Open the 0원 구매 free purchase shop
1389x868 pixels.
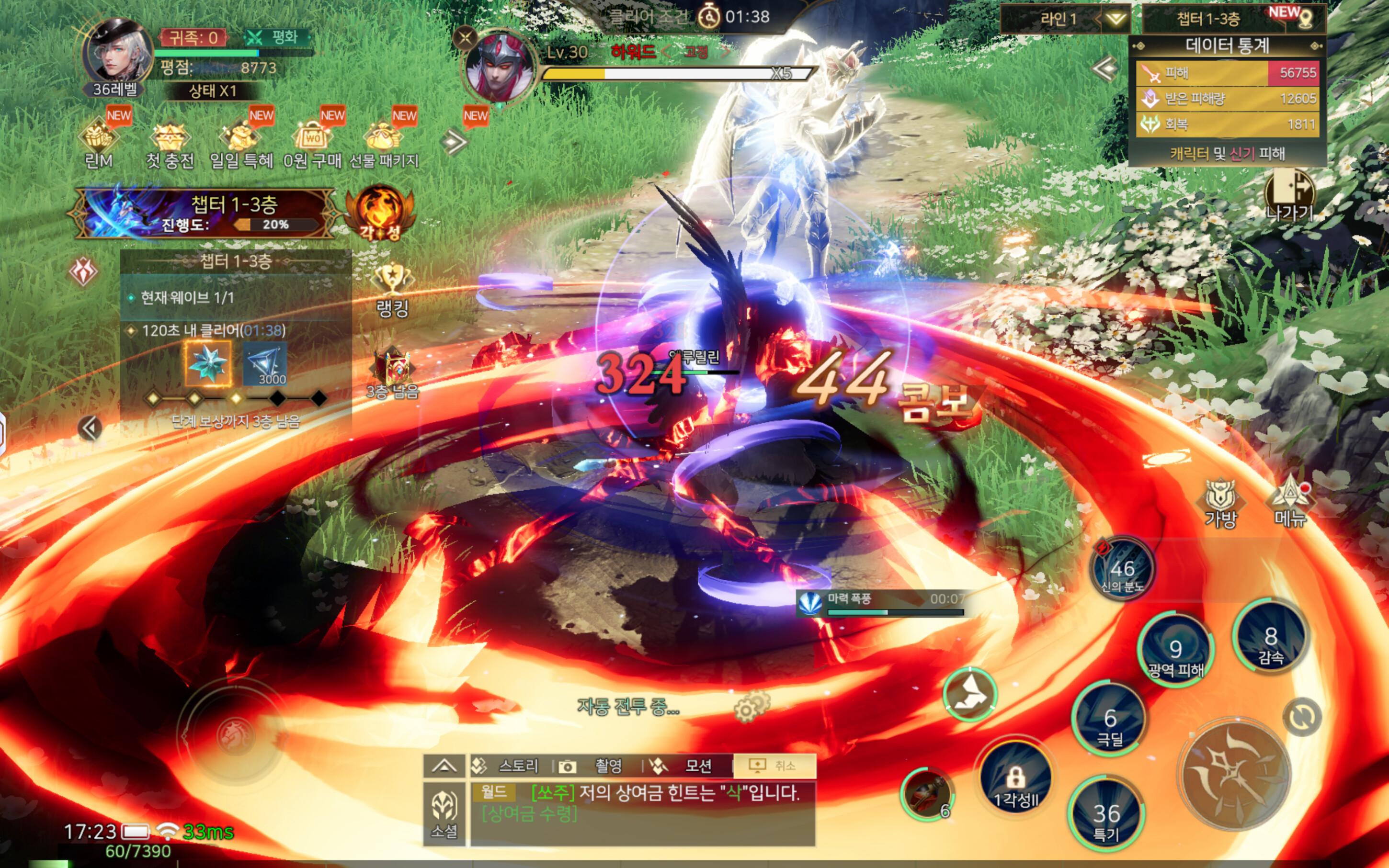(312, 144)
